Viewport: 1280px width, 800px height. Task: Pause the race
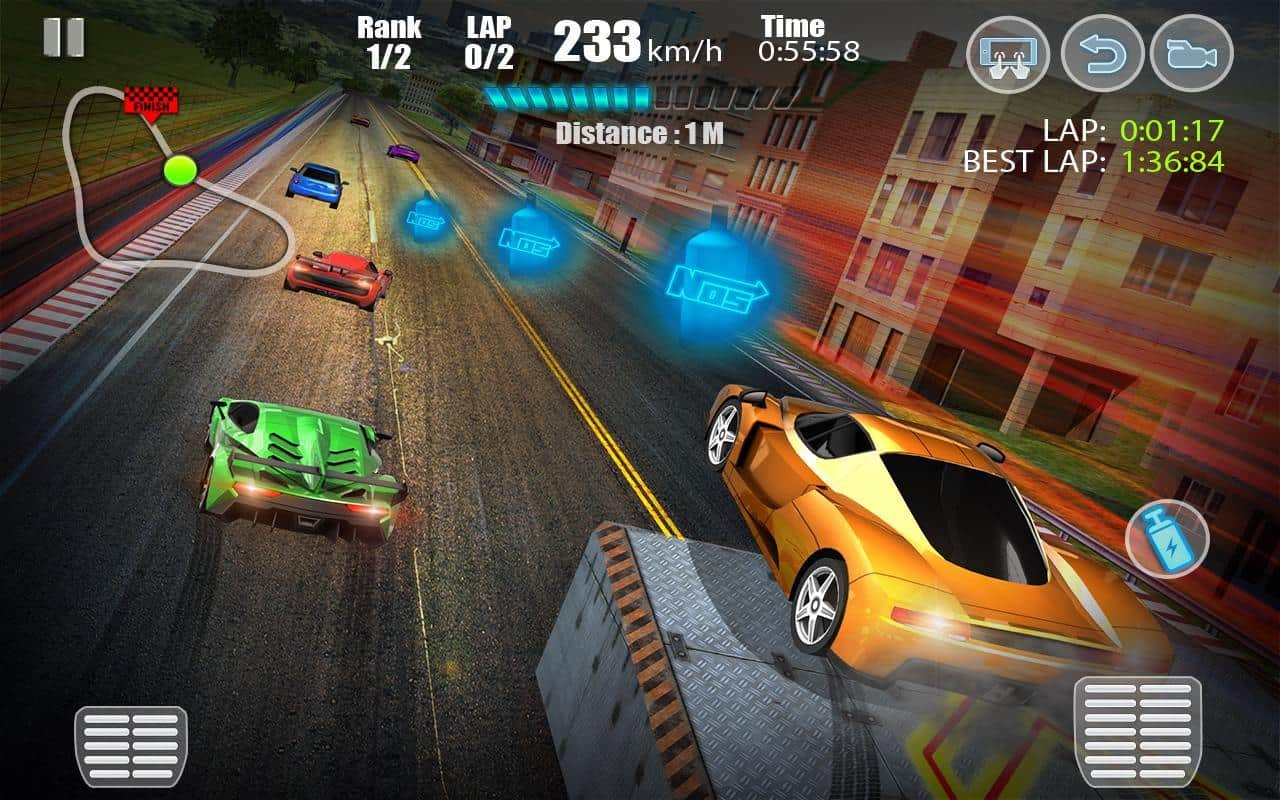pos(64,37)
